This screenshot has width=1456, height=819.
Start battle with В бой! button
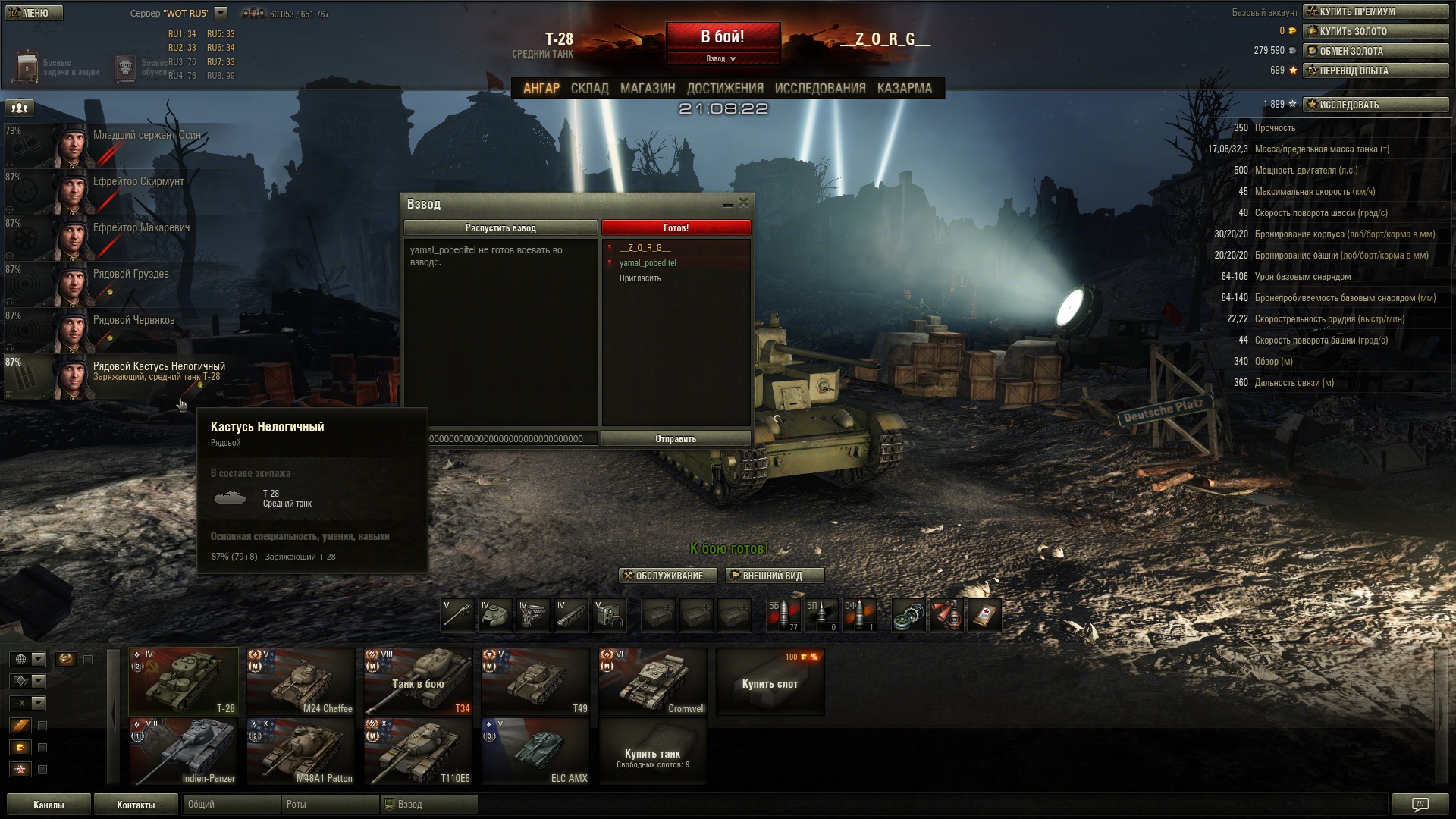click(723, 37)
